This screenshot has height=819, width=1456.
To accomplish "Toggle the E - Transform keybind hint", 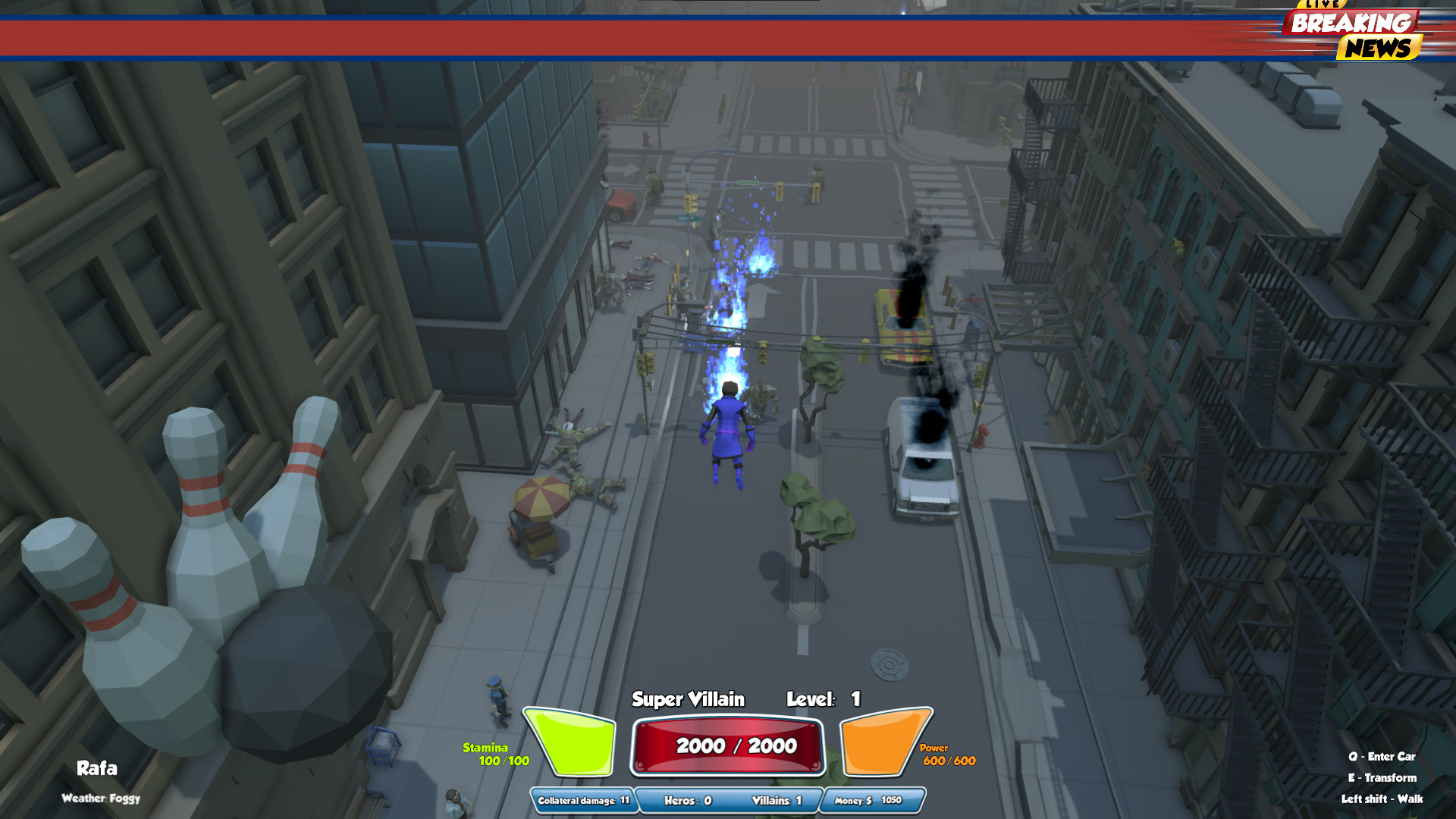I will pos(1383,778).
